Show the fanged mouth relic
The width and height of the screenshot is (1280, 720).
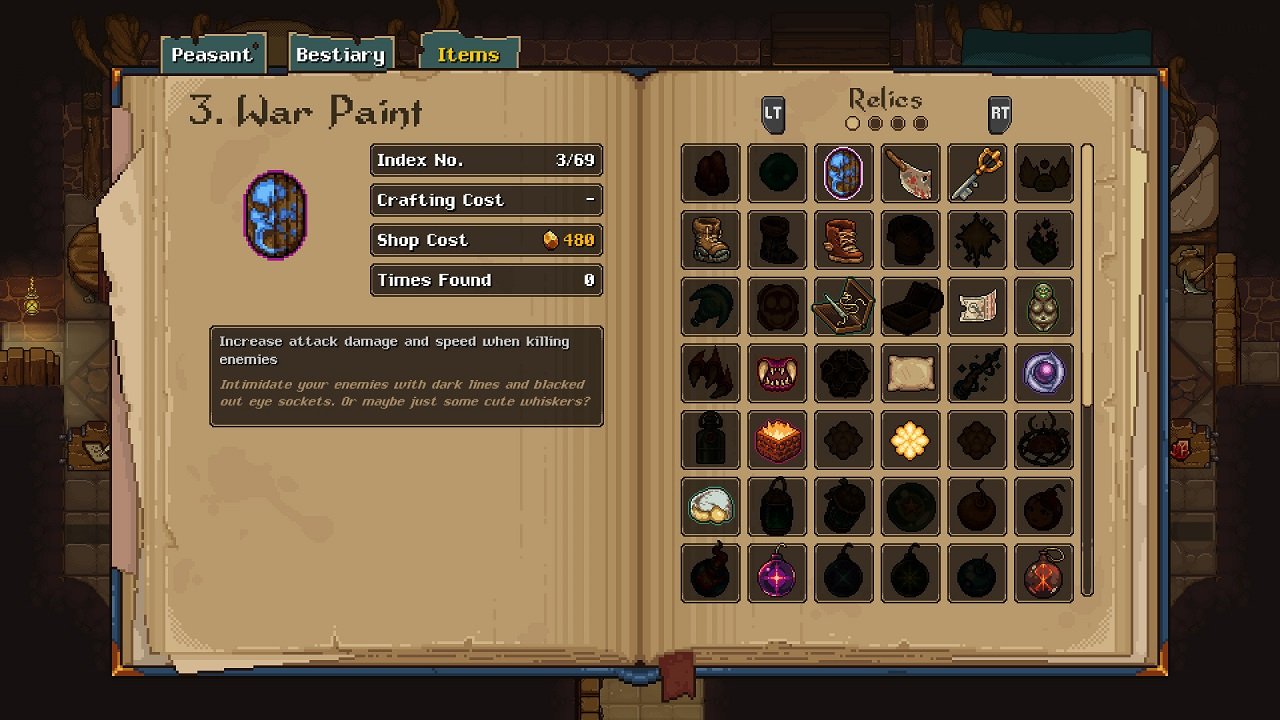777,373
